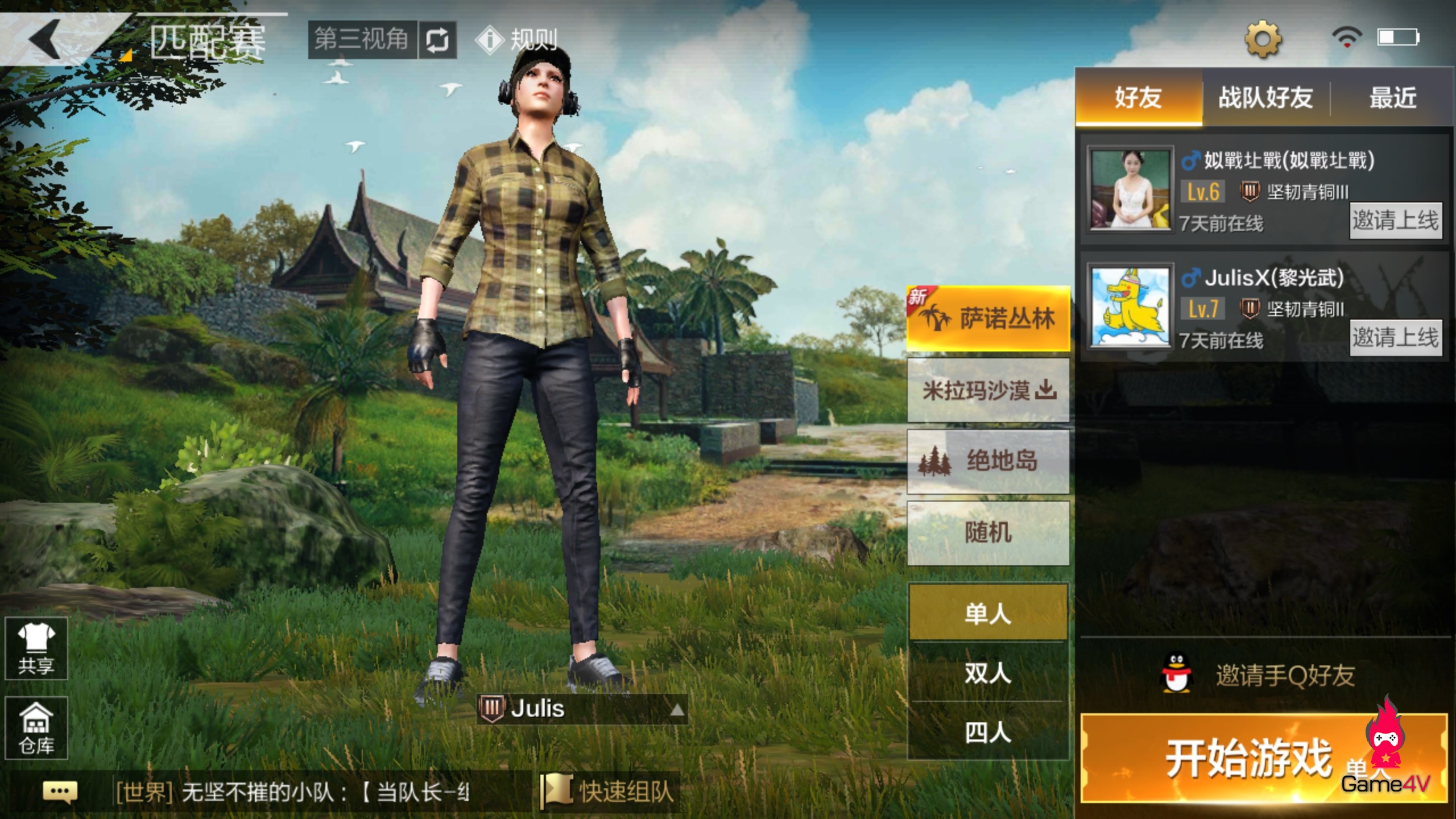Switch to the 战队好友 tab
The height and width of the screenshot is (819, 1456).
[x=1266, y=98]
